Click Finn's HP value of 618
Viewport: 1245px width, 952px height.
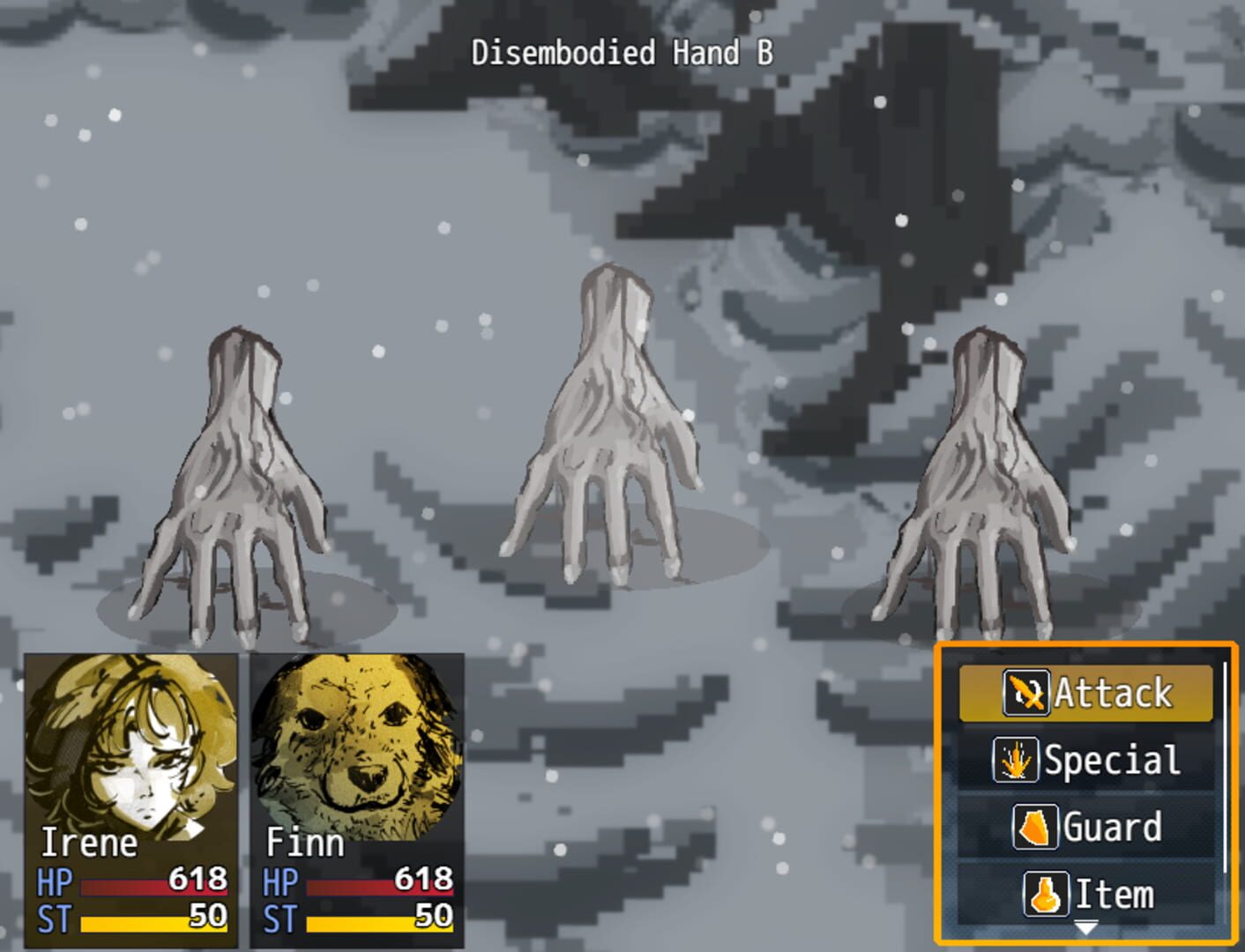coord(423,879)
